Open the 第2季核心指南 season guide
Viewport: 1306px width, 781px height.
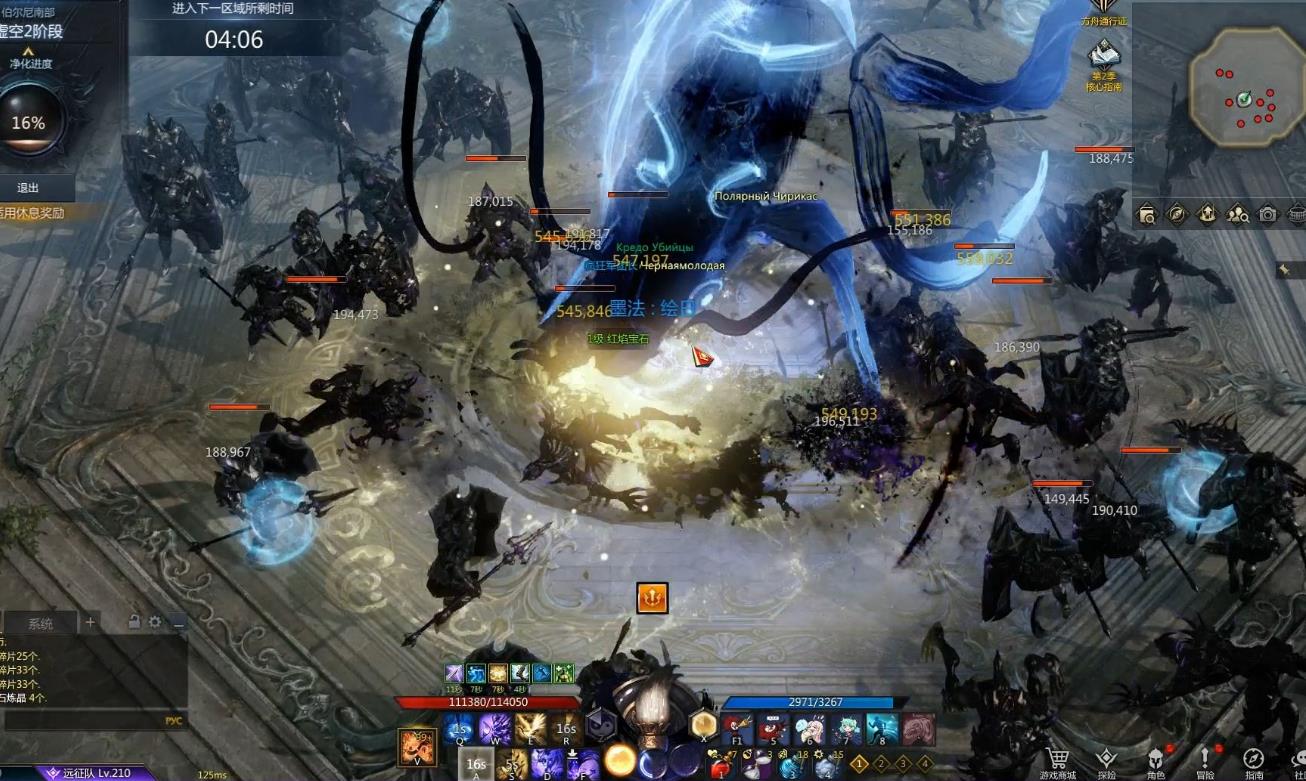pos(1104,60)
